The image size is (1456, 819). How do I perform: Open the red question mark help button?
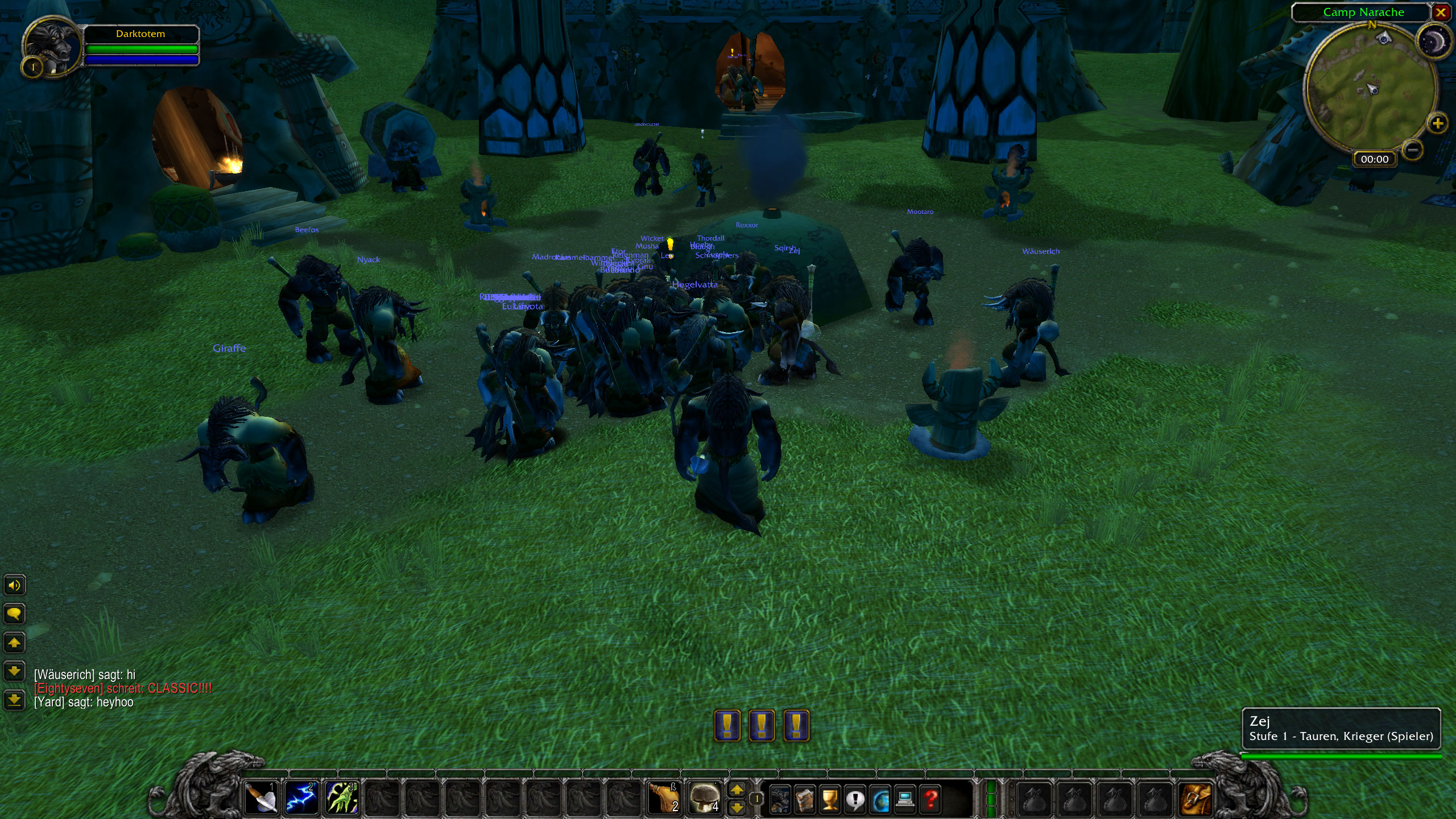[930, 799]
